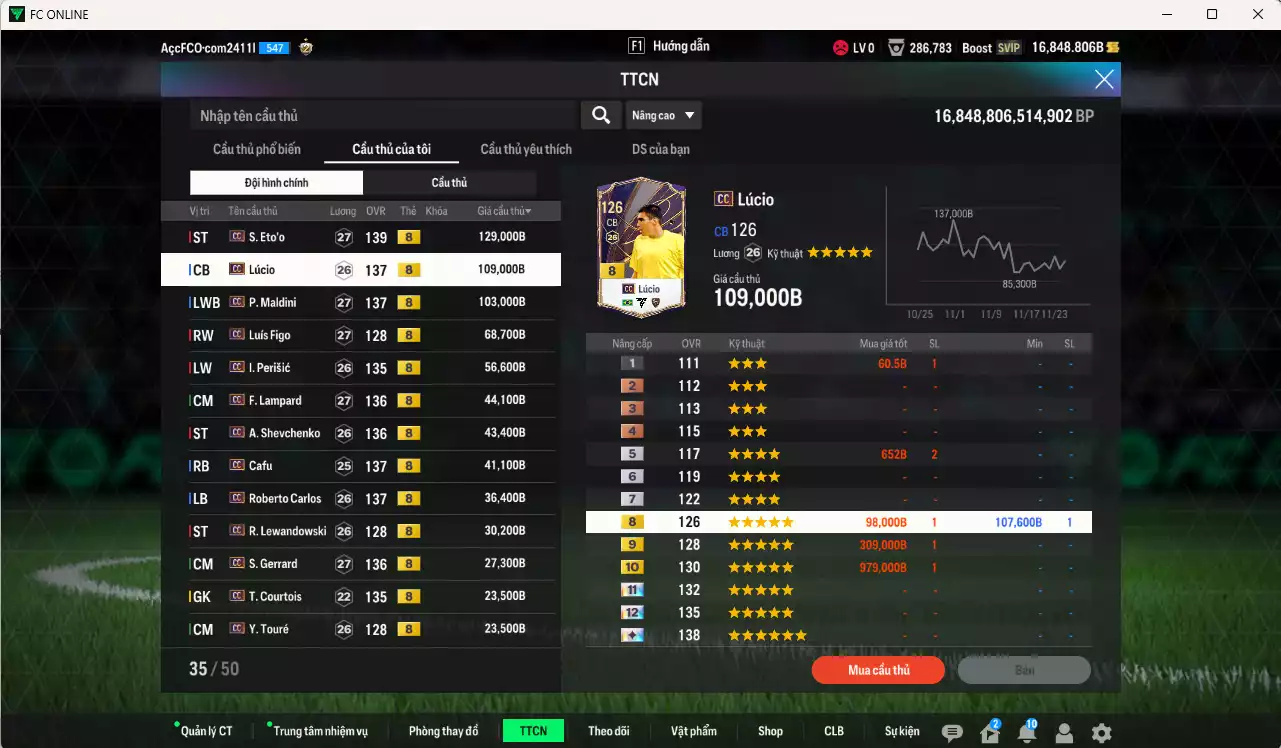1281x748 pixels.
Task: Open the Theo dõi tab
Action: pos(609,730)
